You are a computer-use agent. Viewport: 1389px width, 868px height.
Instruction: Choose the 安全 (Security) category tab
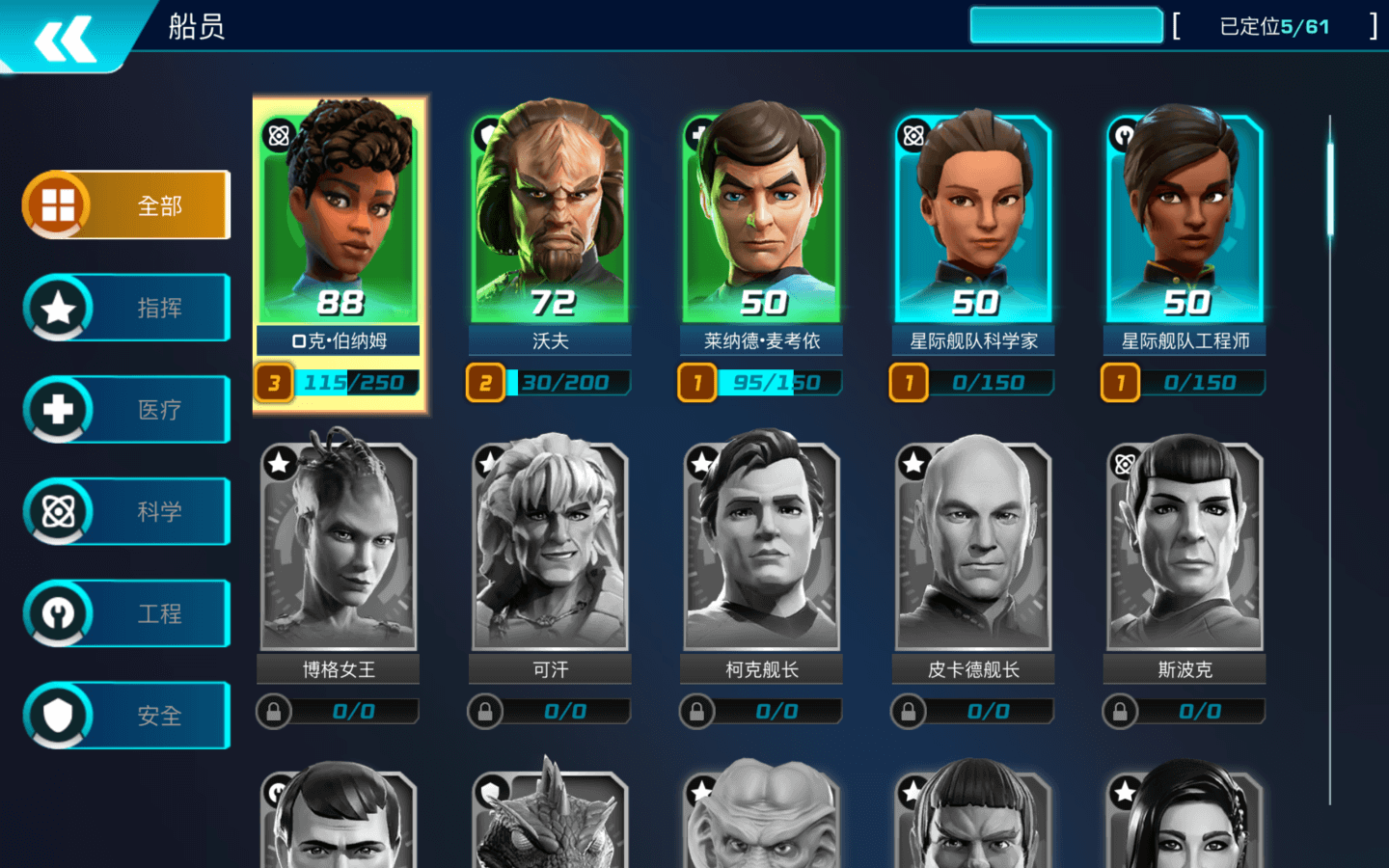tap(127, 716)
